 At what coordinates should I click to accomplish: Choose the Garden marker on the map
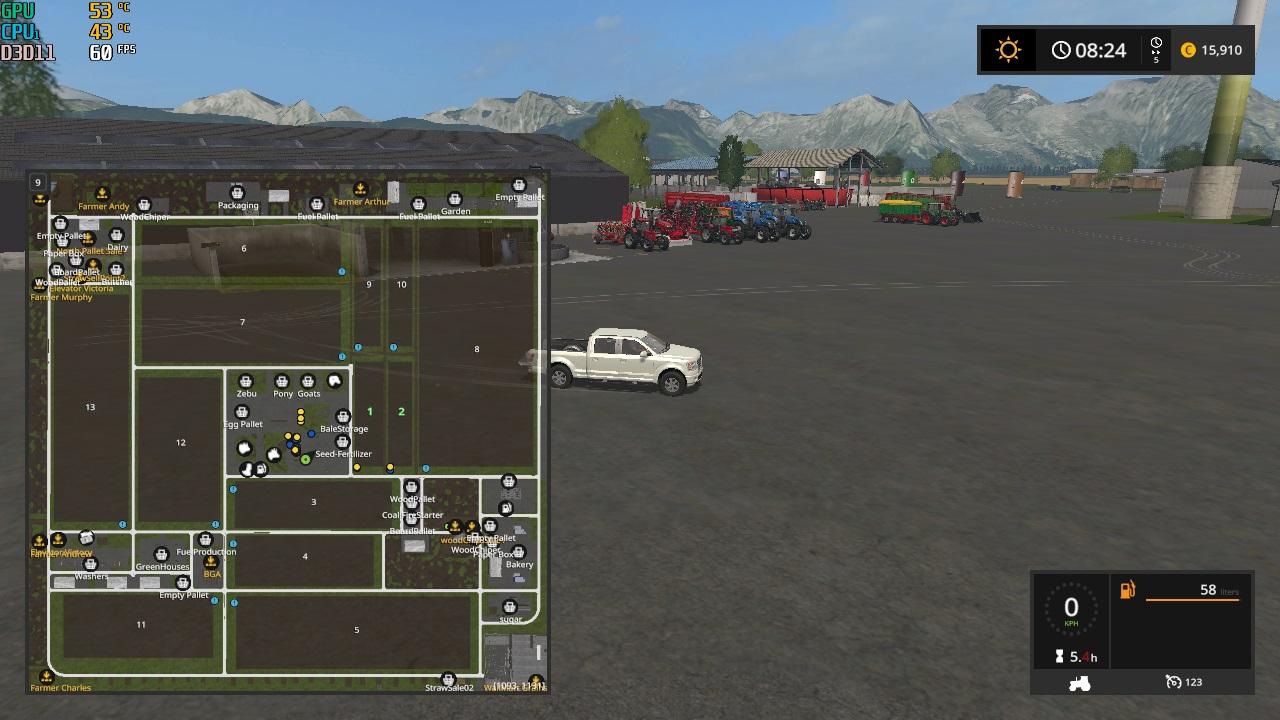pyautogui.click(x=454, y=199)
